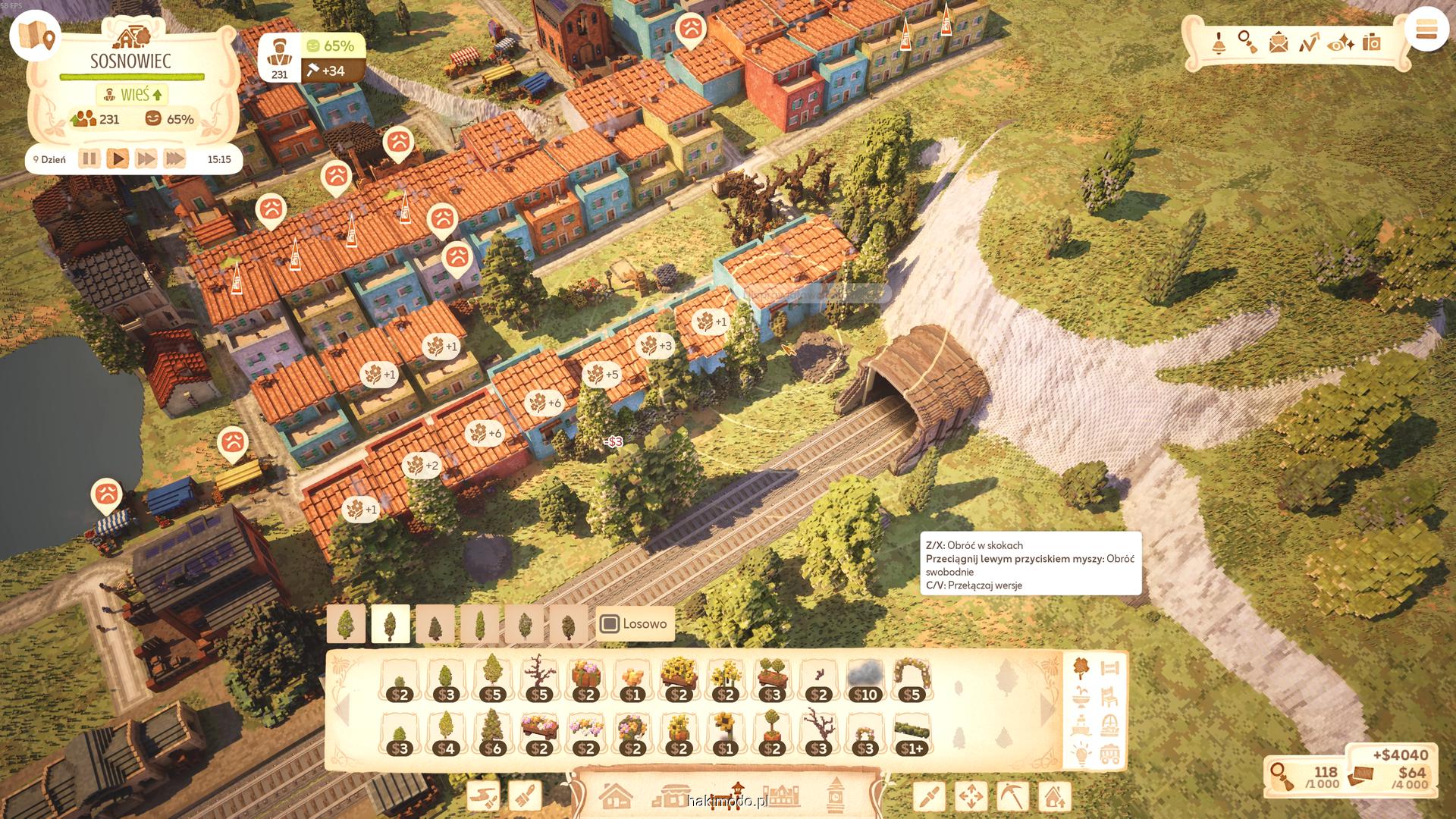Image resolution: width=1456 pixels, height=819 pixels.
Task: Show the statistics trend arrow panel
Action: tap(1308, 42)
